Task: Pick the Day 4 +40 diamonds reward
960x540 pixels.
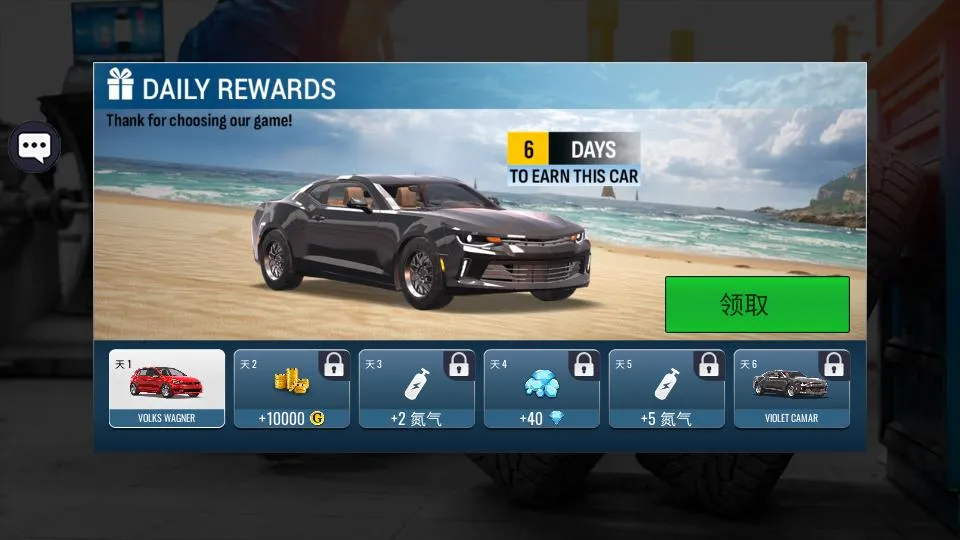Action: [x=542, y=388]
